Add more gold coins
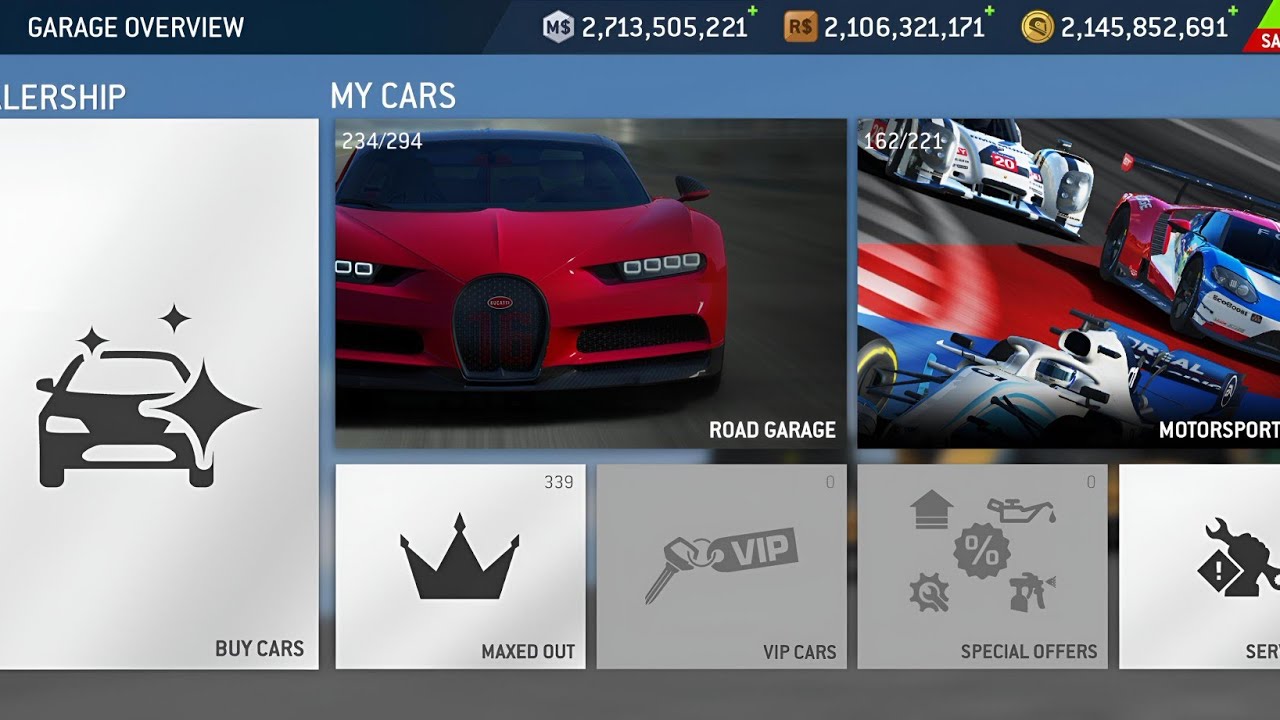This screenshot has width=1280, height=720. pyautogui.click(x=1232, y=12)
